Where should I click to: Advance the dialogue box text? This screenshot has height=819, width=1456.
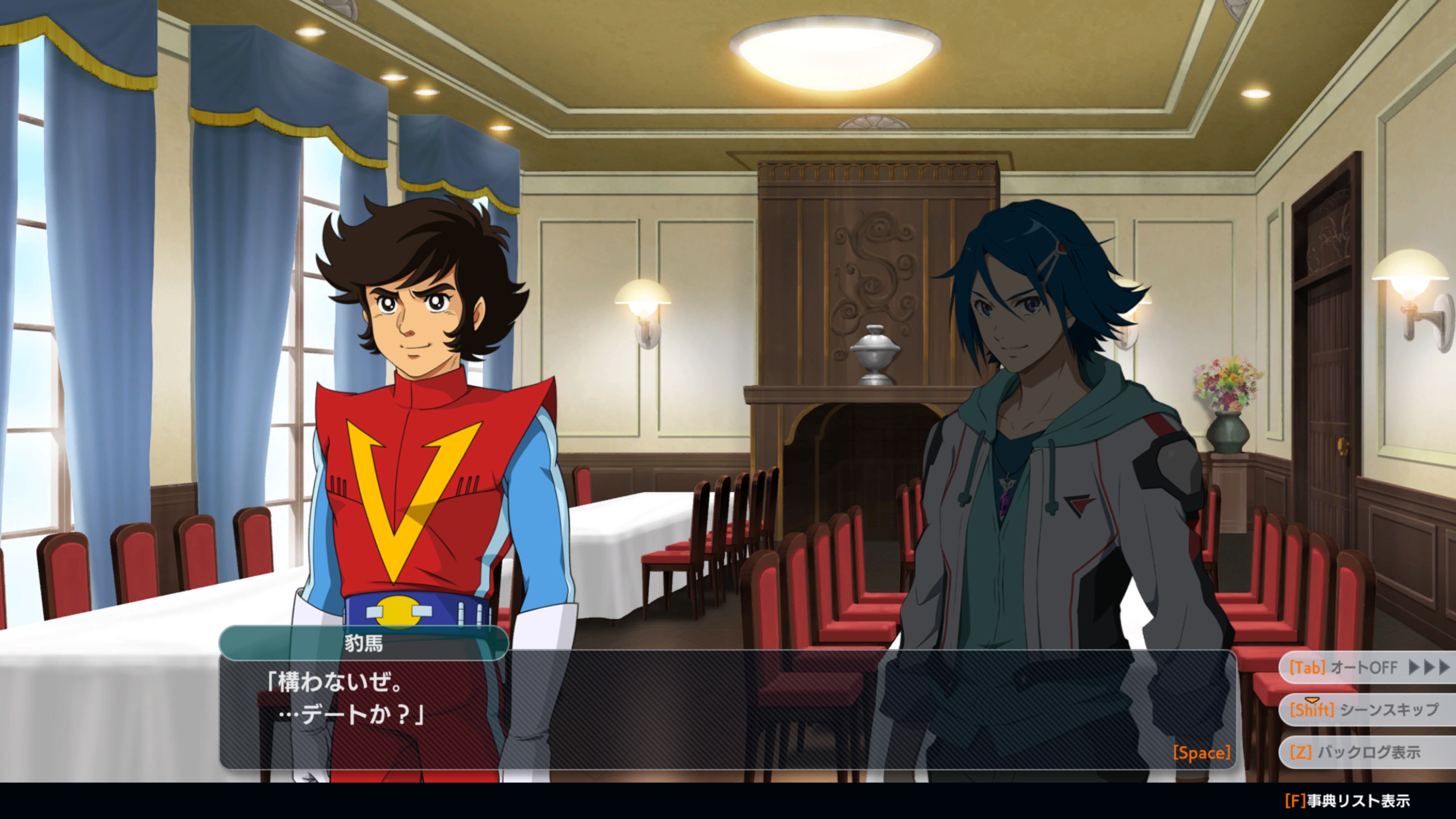coord(1201,753)
